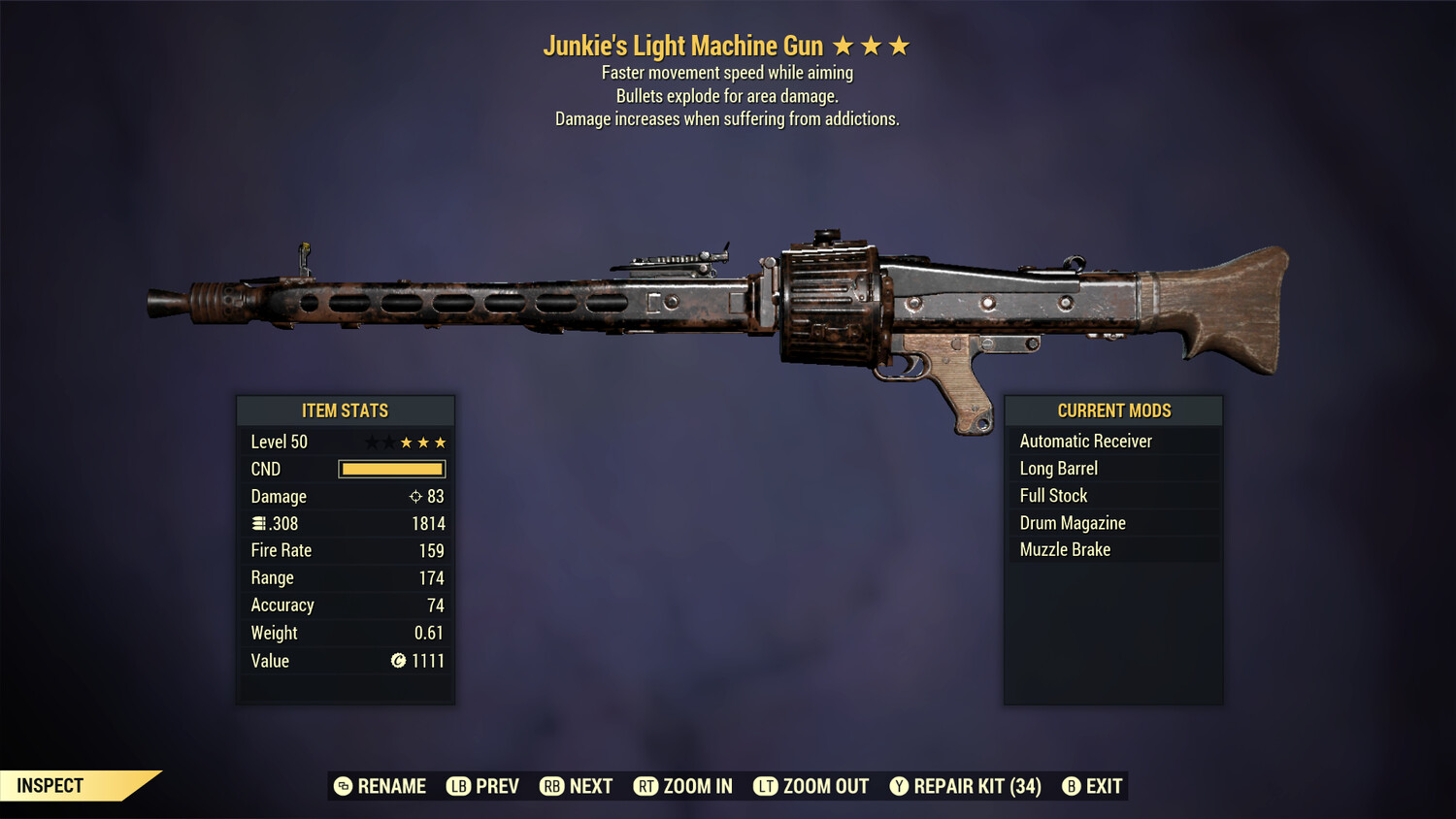This screenshot has width=1456, height=819.
Task: Click the LB icon beside PREV
Action: (456, 786)
